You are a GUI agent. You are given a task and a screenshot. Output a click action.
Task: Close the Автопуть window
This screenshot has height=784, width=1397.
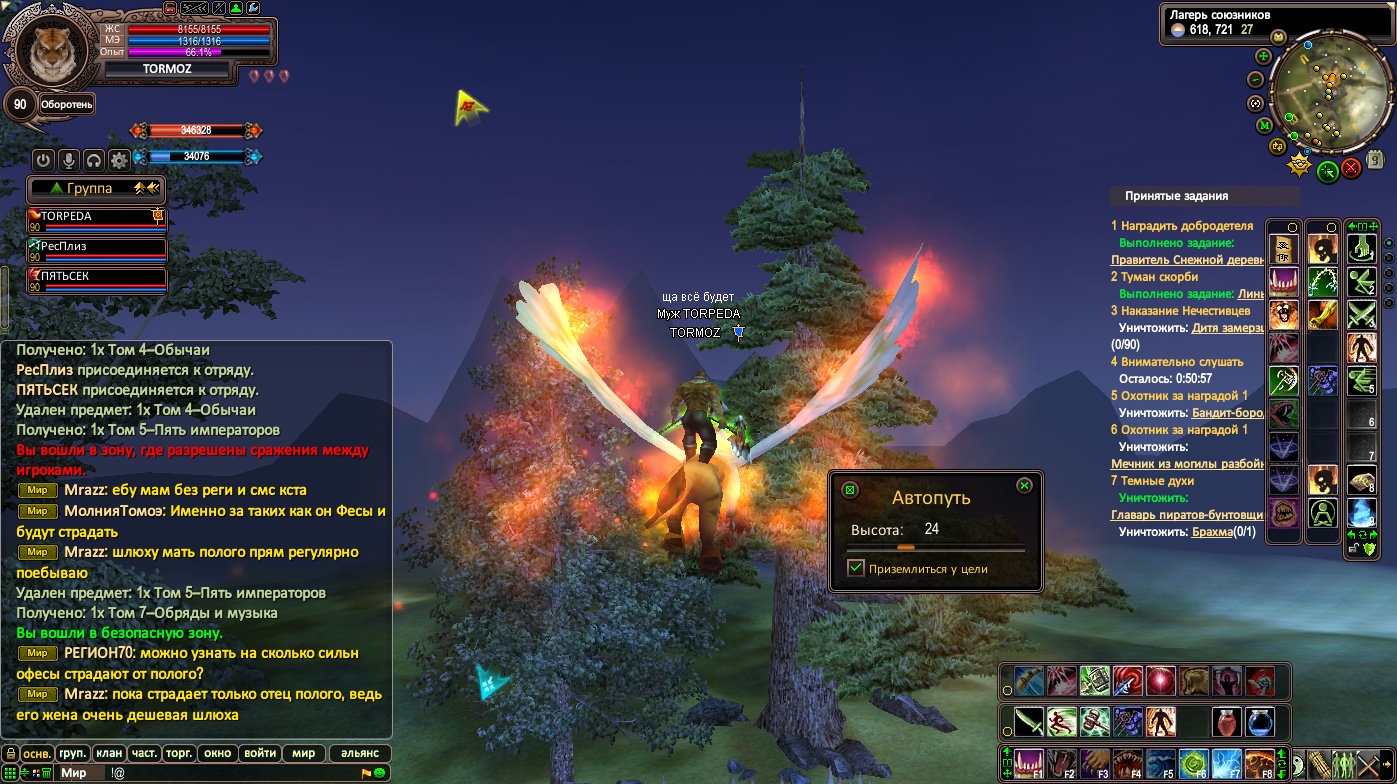click(1024, 486)
